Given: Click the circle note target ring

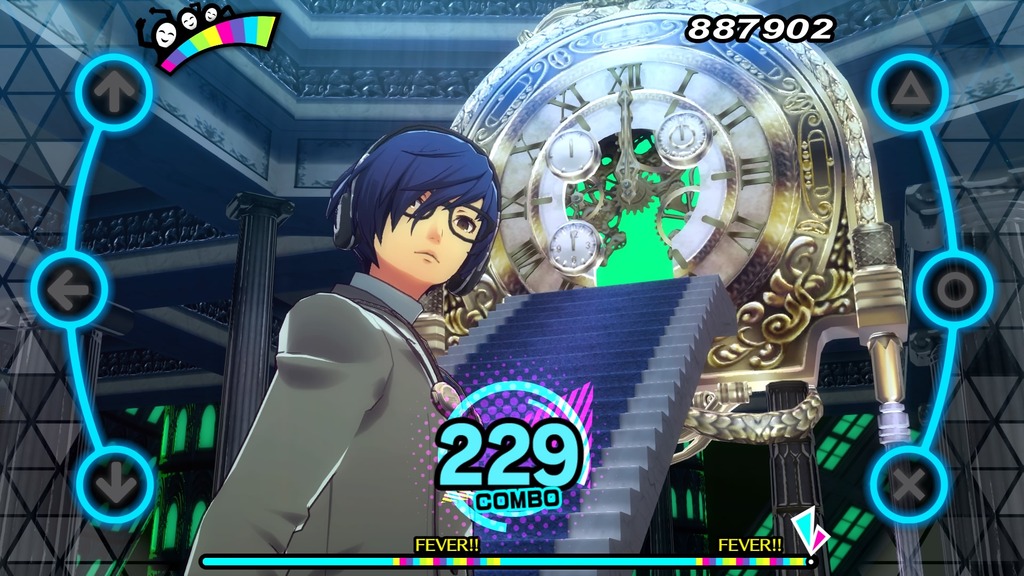Looking at the screenshot, I should (x=954, y=290).
